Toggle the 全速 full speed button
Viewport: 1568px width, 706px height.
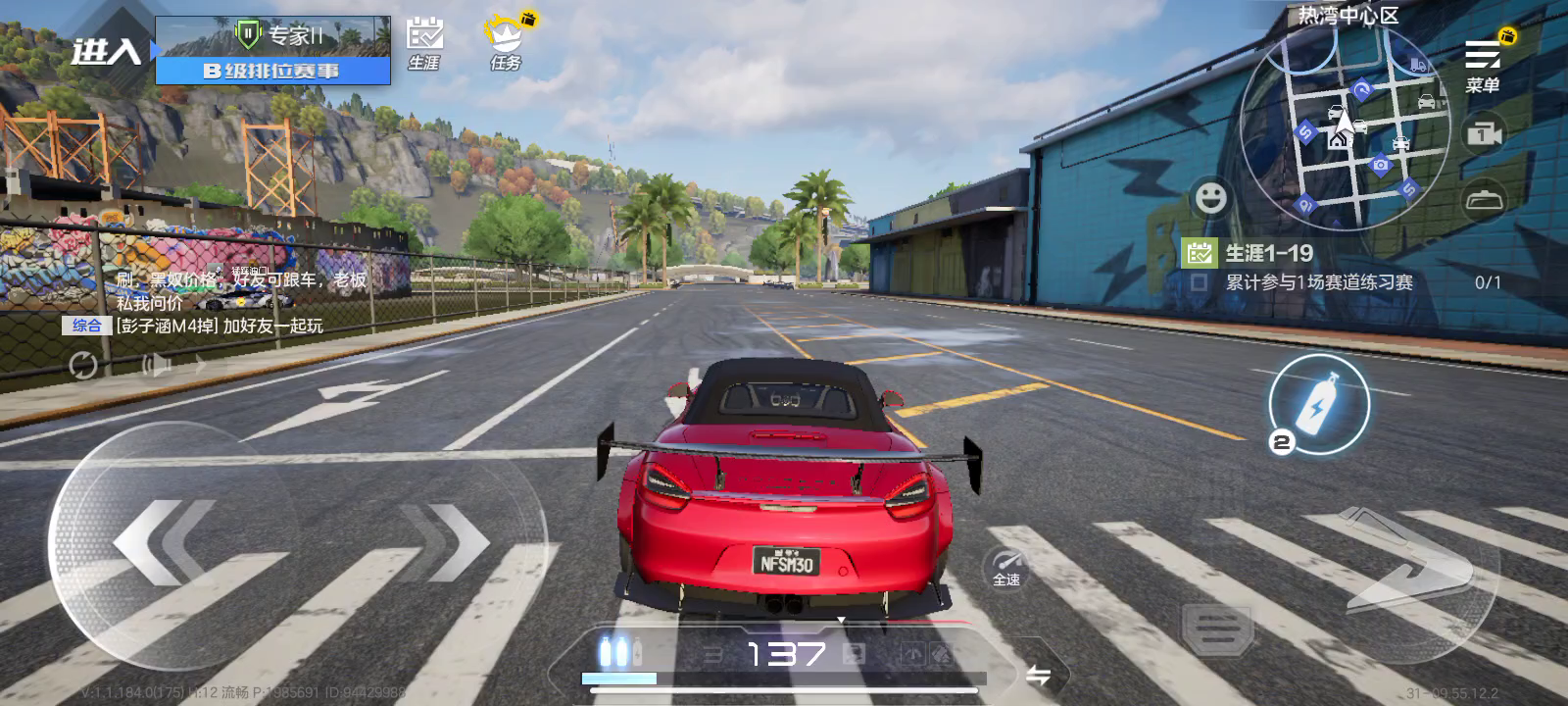(x=1006, y=567)
